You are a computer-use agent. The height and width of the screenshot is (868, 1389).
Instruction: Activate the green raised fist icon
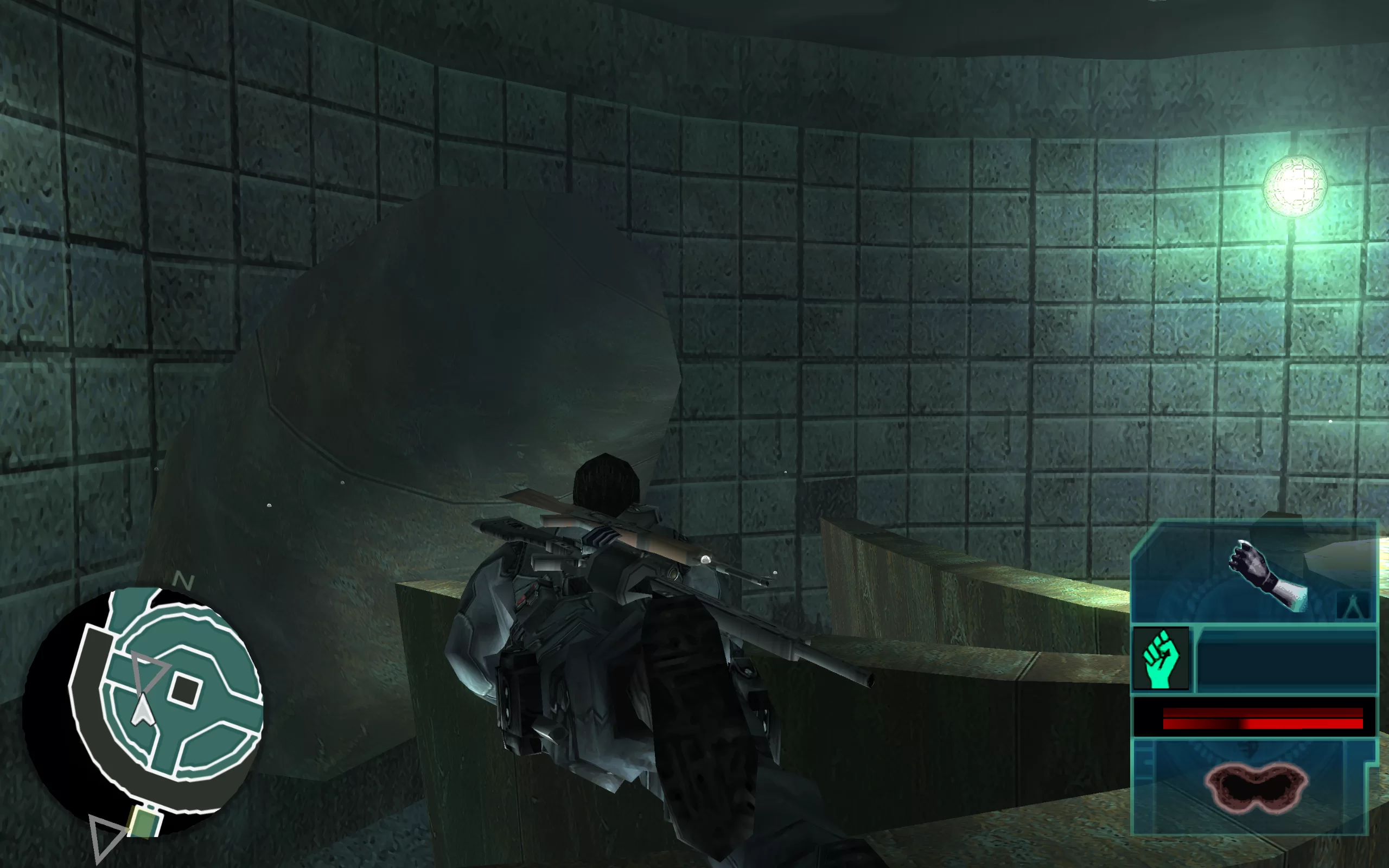(1161, 659)
